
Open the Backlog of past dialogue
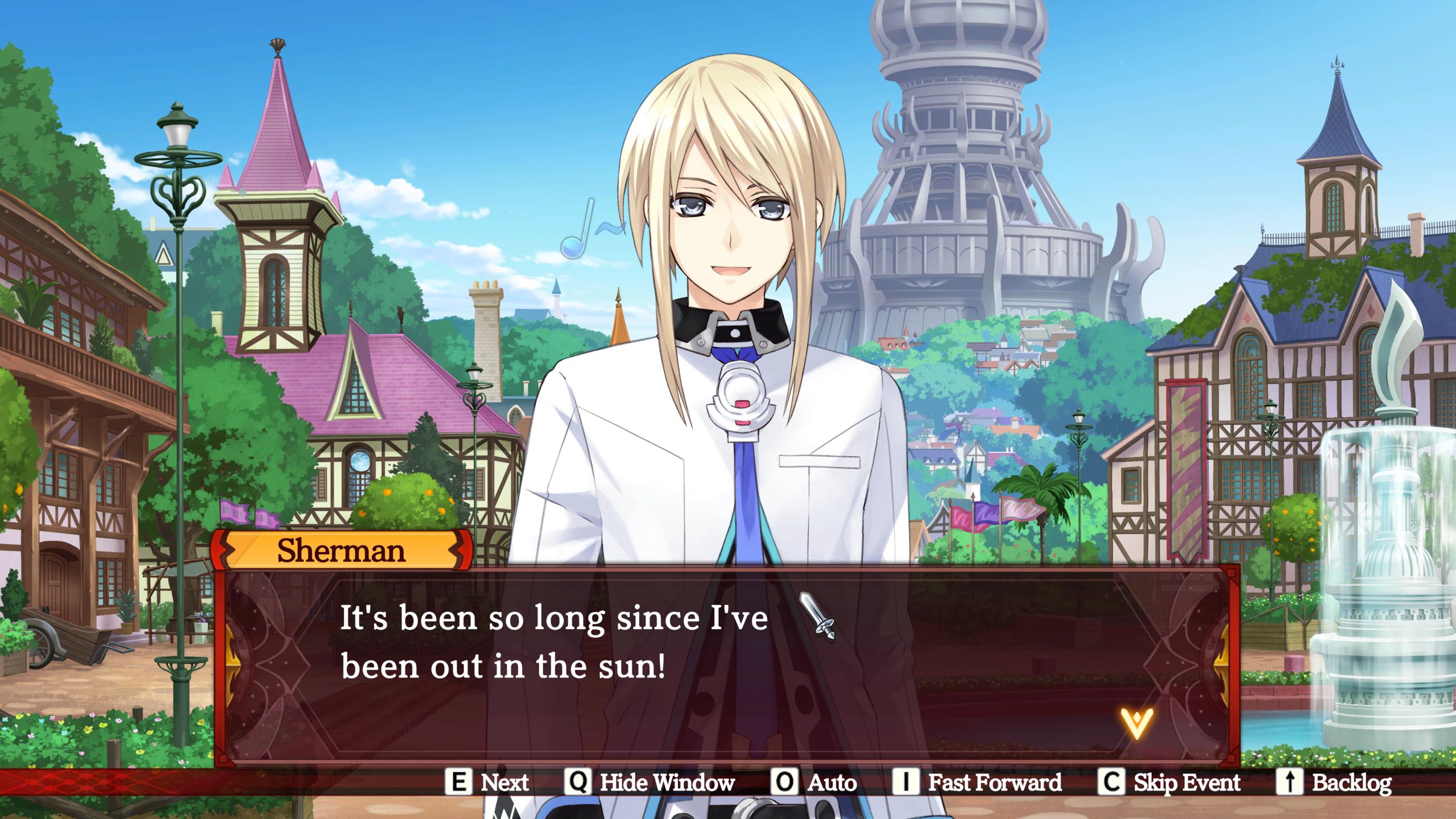tap(1335, 783)
